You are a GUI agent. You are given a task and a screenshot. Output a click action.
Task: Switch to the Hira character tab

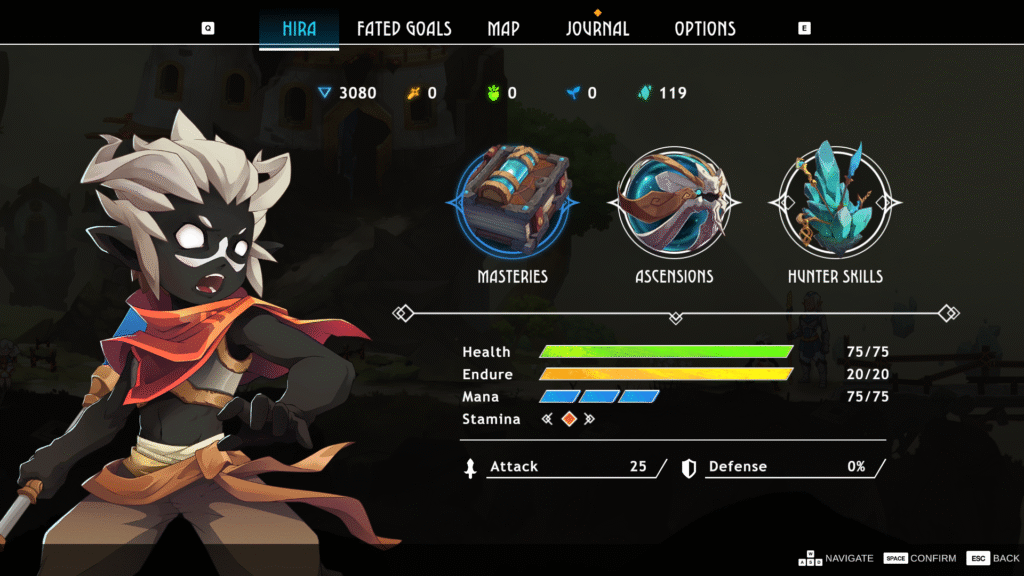click(x=299, y=29)
